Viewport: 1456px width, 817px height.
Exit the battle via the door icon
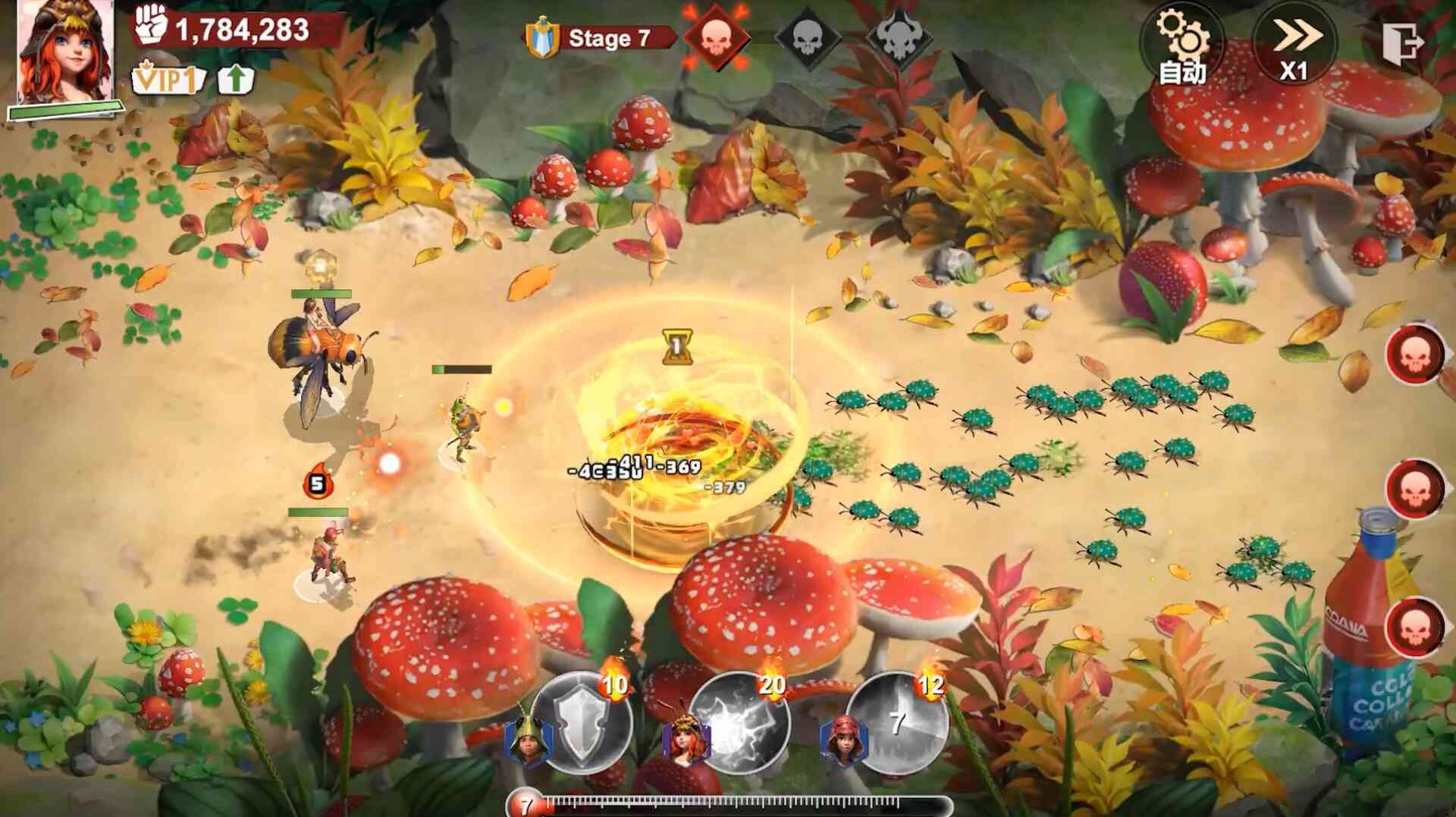coord(1400,42)
